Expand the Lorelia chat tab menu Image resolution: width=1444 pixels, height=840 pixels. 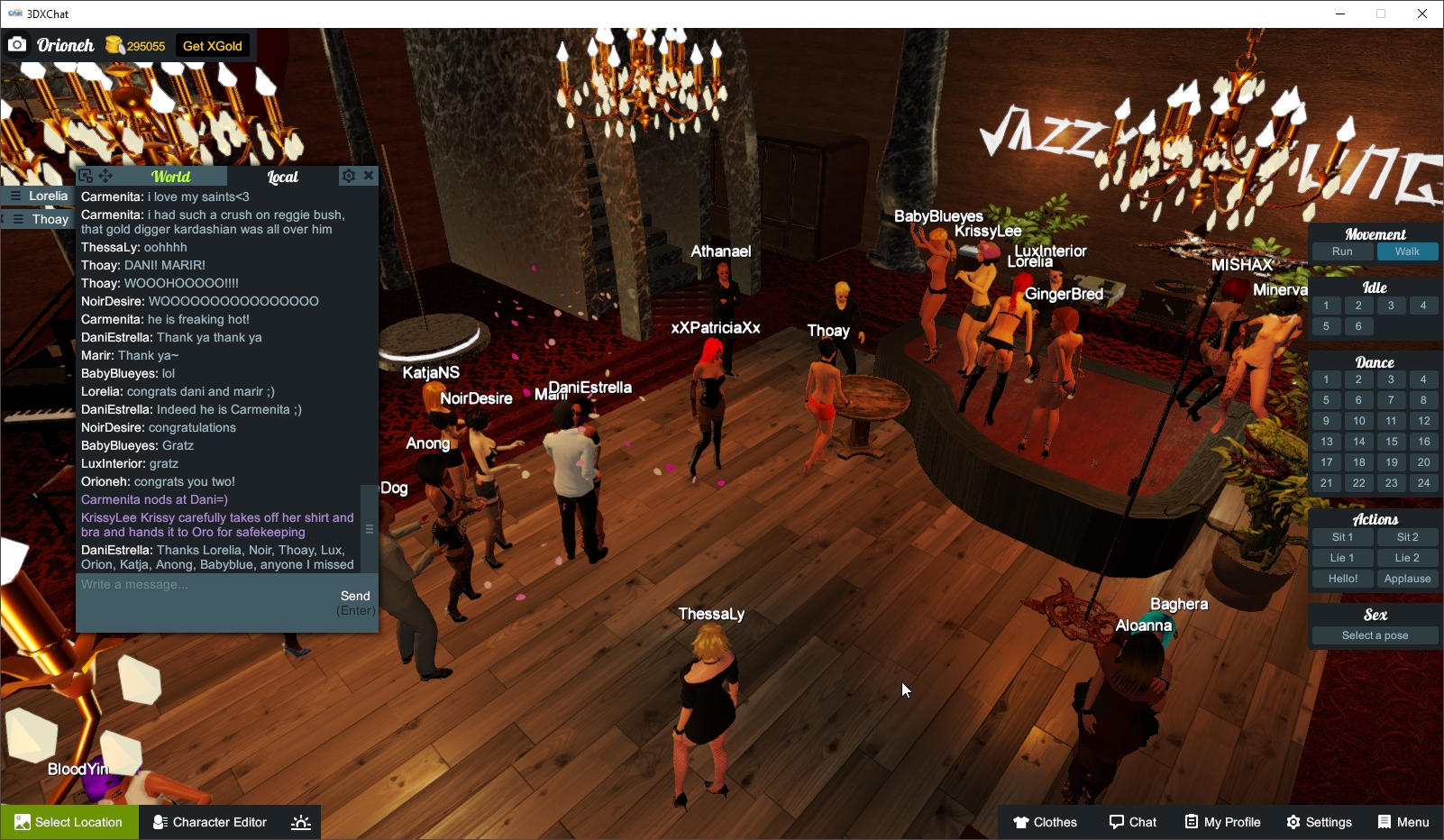[x=14, y=196]
